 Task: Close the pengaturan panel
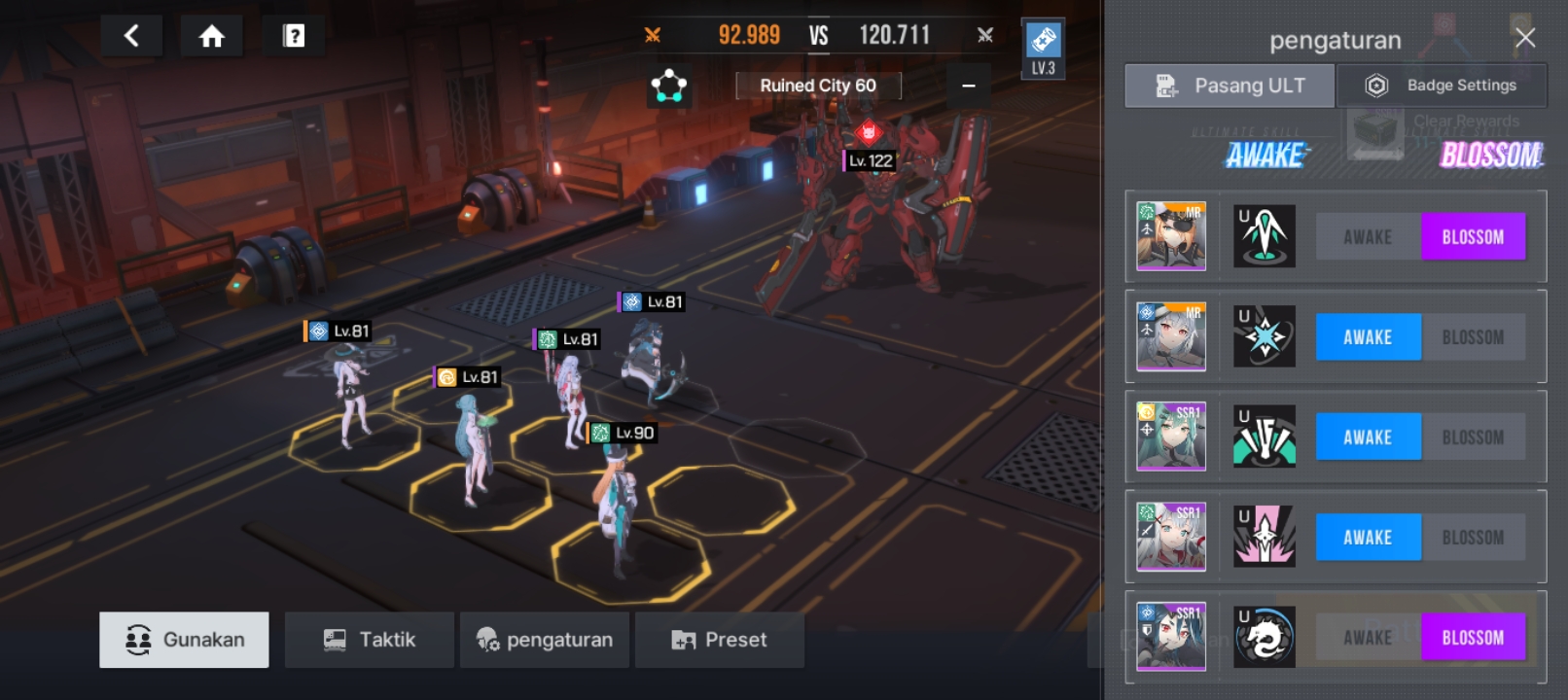[1524, 38]
